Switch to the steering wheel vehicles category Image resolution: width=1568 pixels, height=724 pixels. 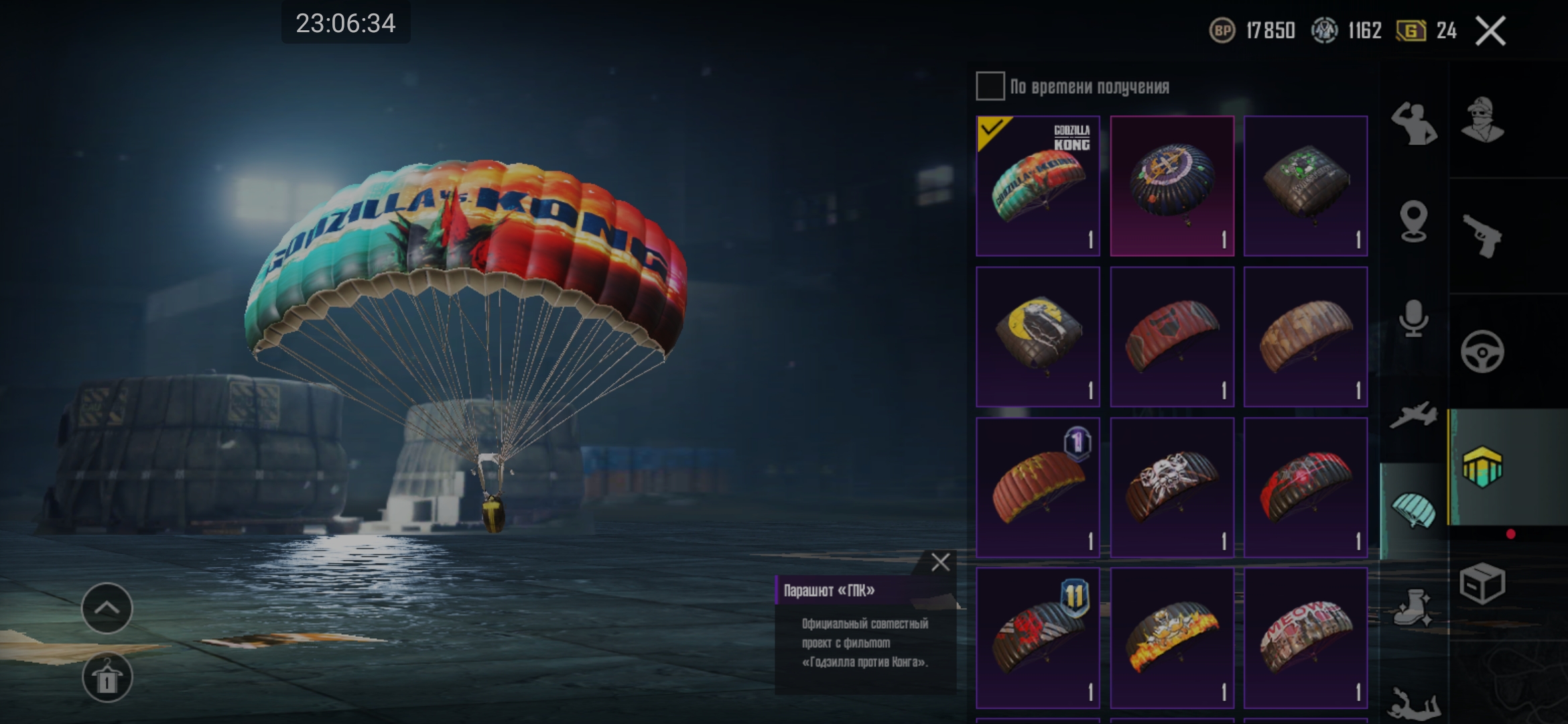click(x=1482, y=351)
